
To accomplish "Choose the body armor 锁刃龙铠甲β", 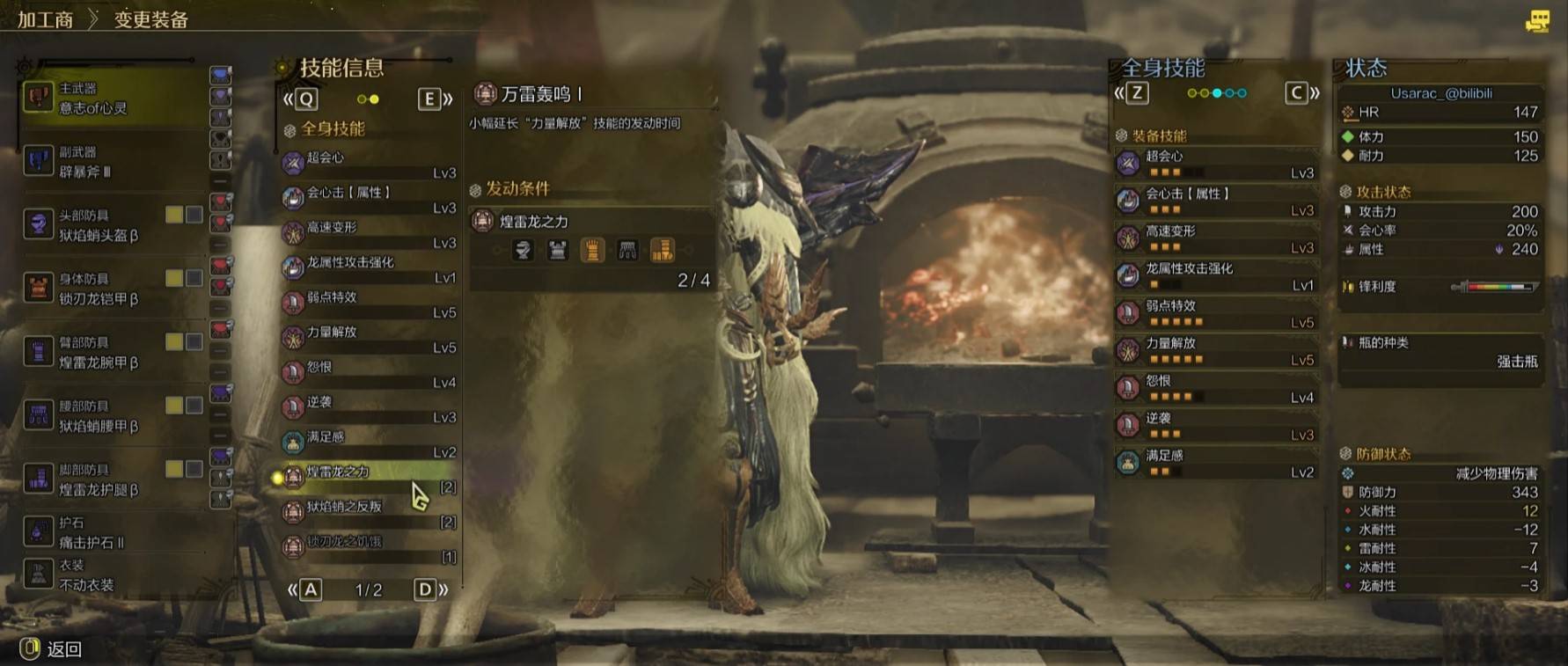I will pos(106,289).
